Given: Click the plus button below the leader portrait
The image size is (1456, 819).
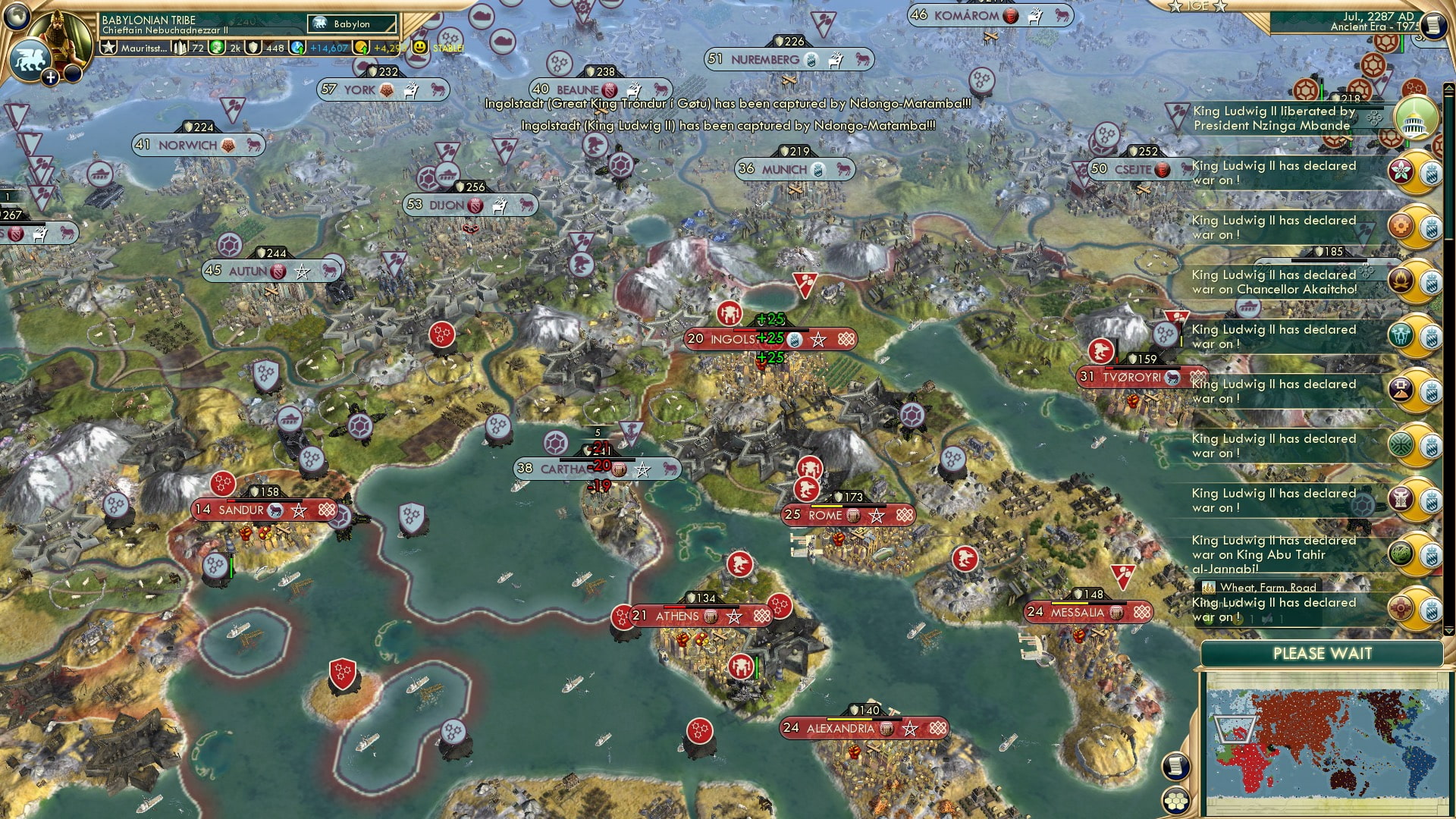Looking at the screenshot, I should [50, 76].
